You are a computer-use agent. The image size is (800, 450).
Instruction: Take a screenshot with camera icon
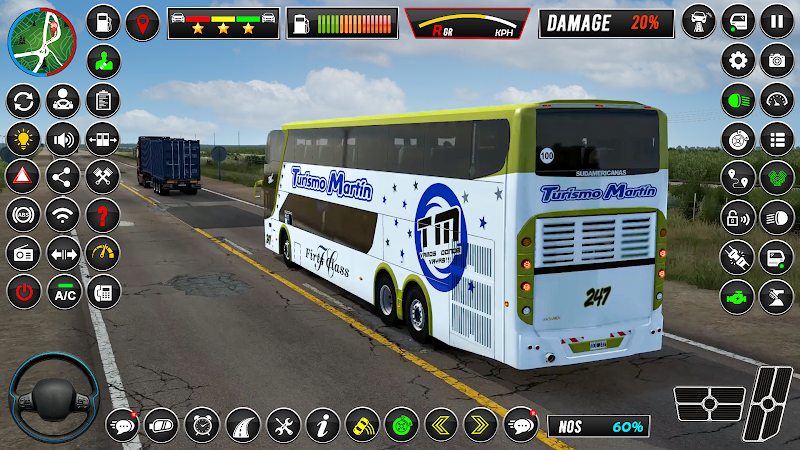tap(777, 60)
